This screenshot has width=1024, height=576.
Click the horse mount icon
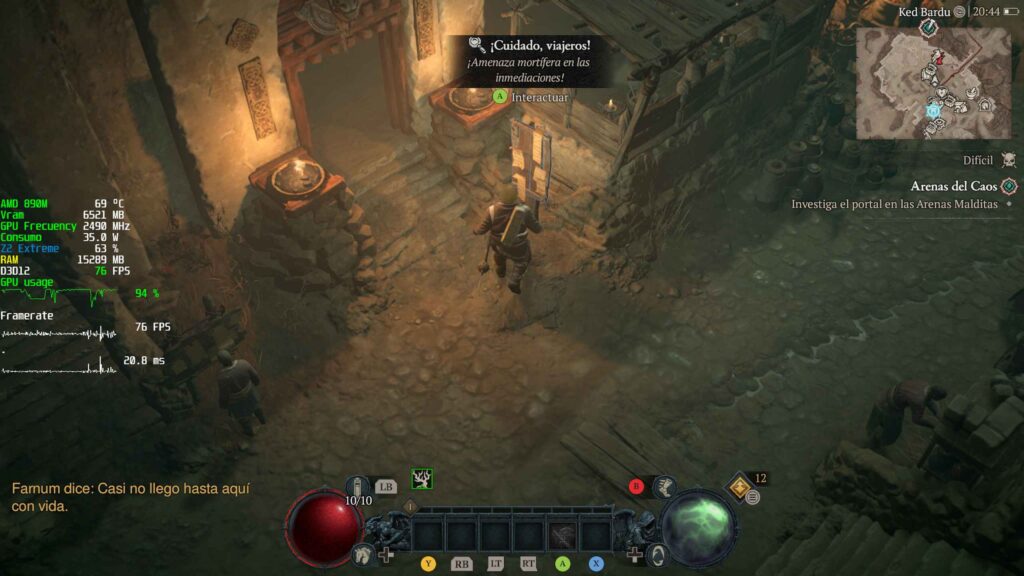pos(362,553)
